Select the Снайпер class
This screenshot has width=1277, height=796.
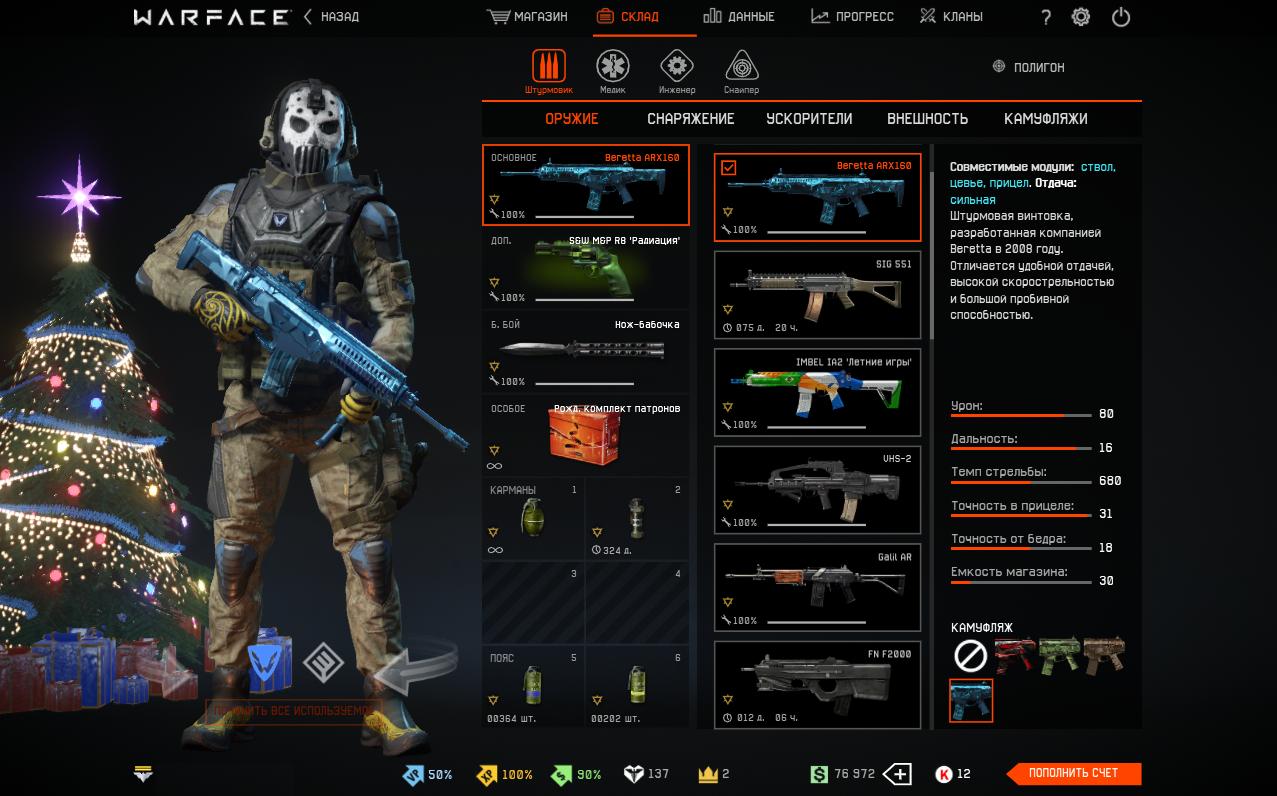pos(741,71)
